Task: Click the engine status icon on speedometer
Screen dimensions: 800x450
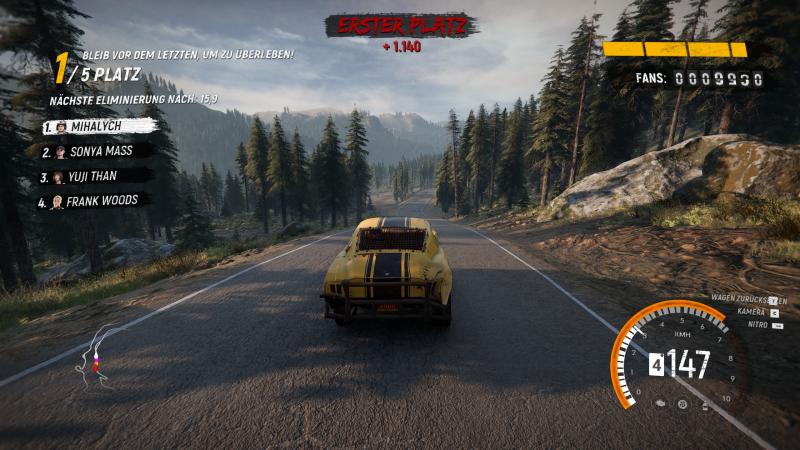Action: (661, 402)
